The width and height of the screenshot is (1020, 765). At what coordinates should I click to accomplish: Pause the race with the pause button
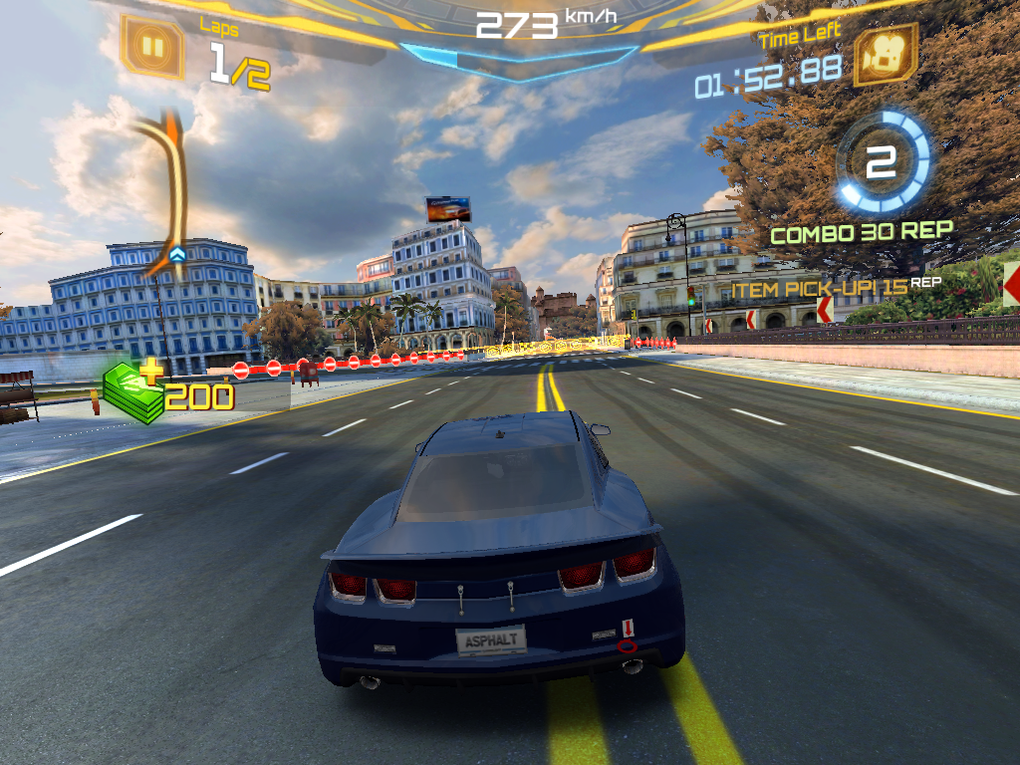152,46
